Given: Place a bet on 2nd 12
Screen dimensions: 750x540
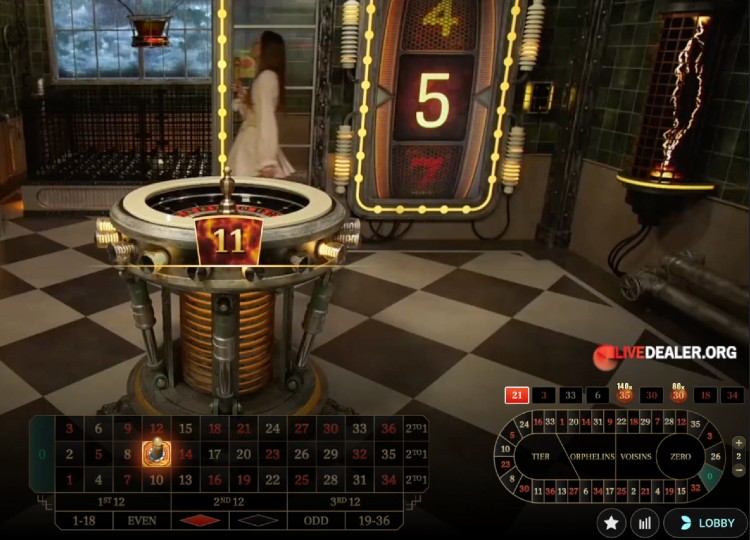Looking at the screenshot, I should tap(229, 501).
